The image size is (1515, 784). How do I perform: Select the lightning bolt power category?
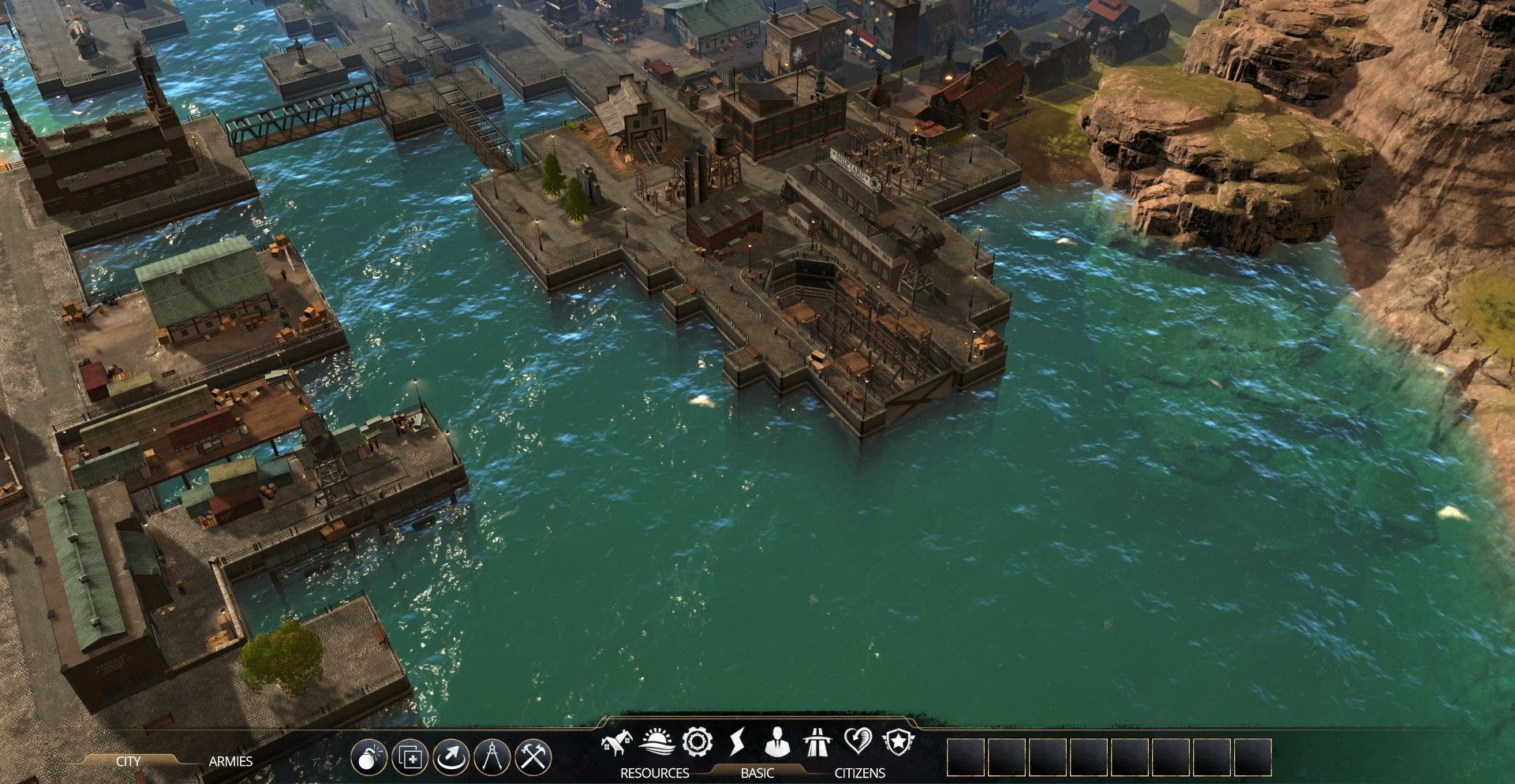coord(737,742)
